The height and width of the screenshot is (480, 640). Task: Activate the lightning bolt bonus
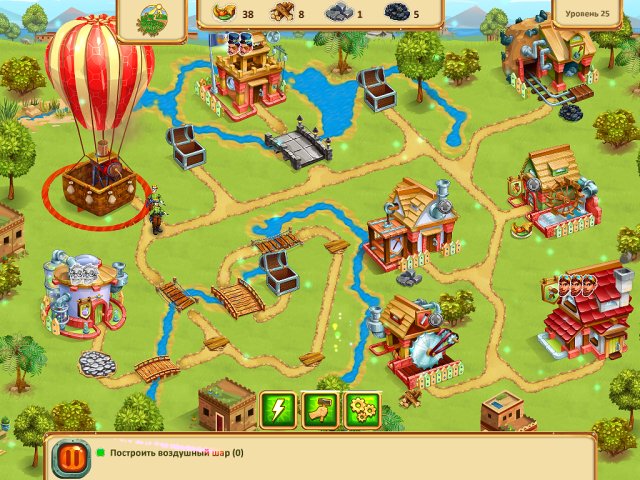point(277,409)
